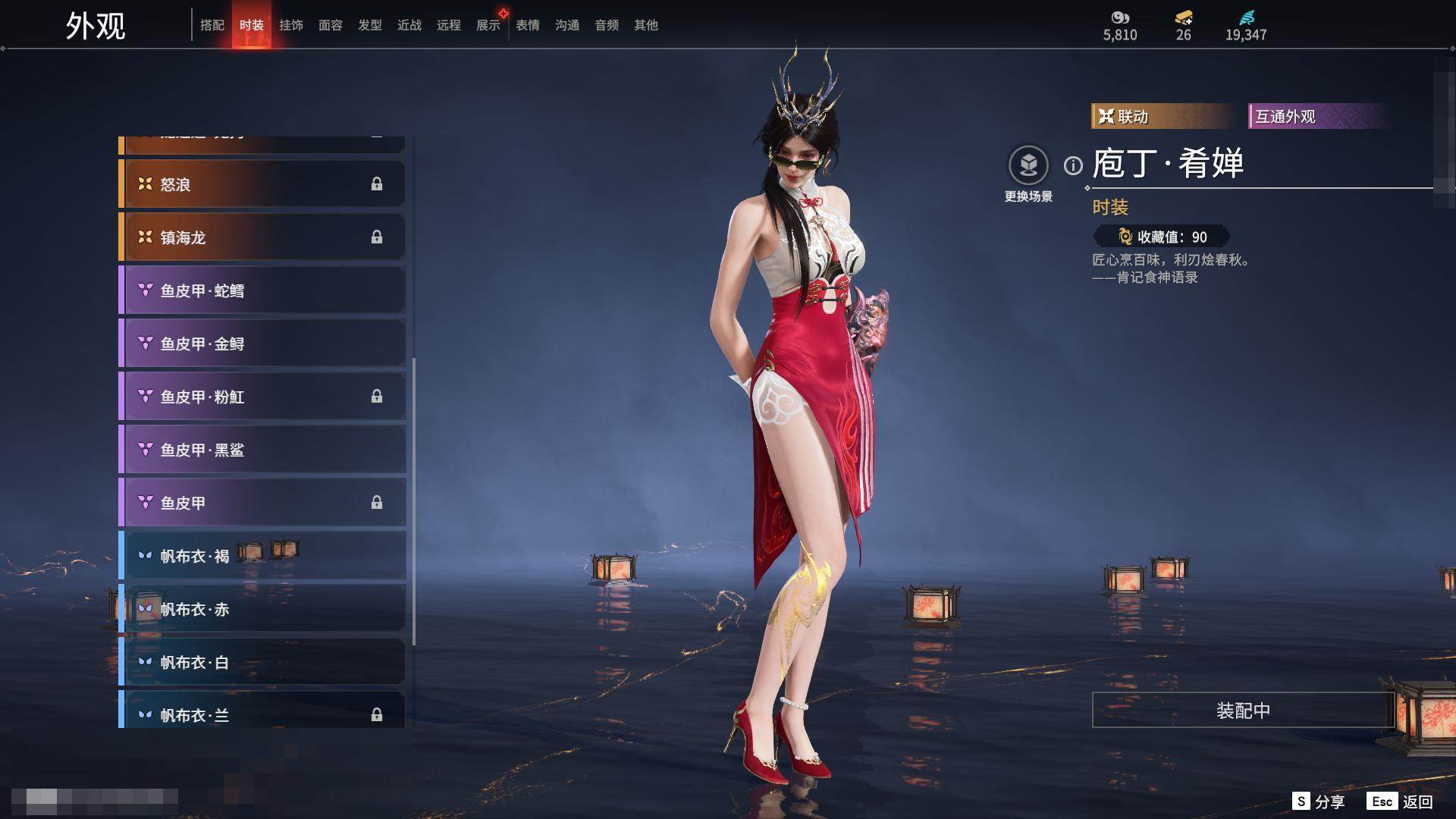The width and height of the screenshot is (1456, 819).
Task: Open the 表情 emotes tab
Action: pos(528,25)
